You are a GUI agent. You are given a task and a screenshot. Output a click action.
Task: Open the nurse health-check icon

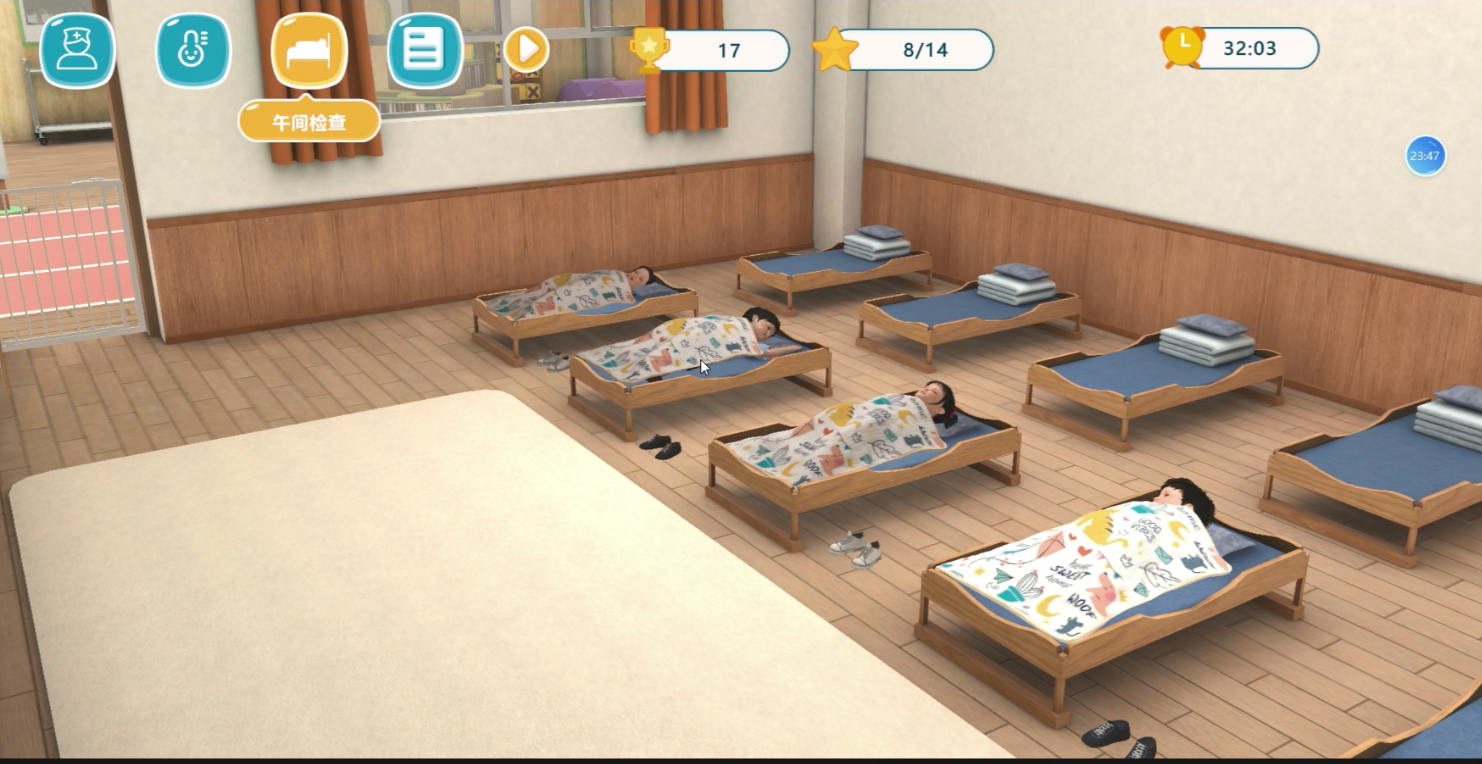tap(77, 50)
